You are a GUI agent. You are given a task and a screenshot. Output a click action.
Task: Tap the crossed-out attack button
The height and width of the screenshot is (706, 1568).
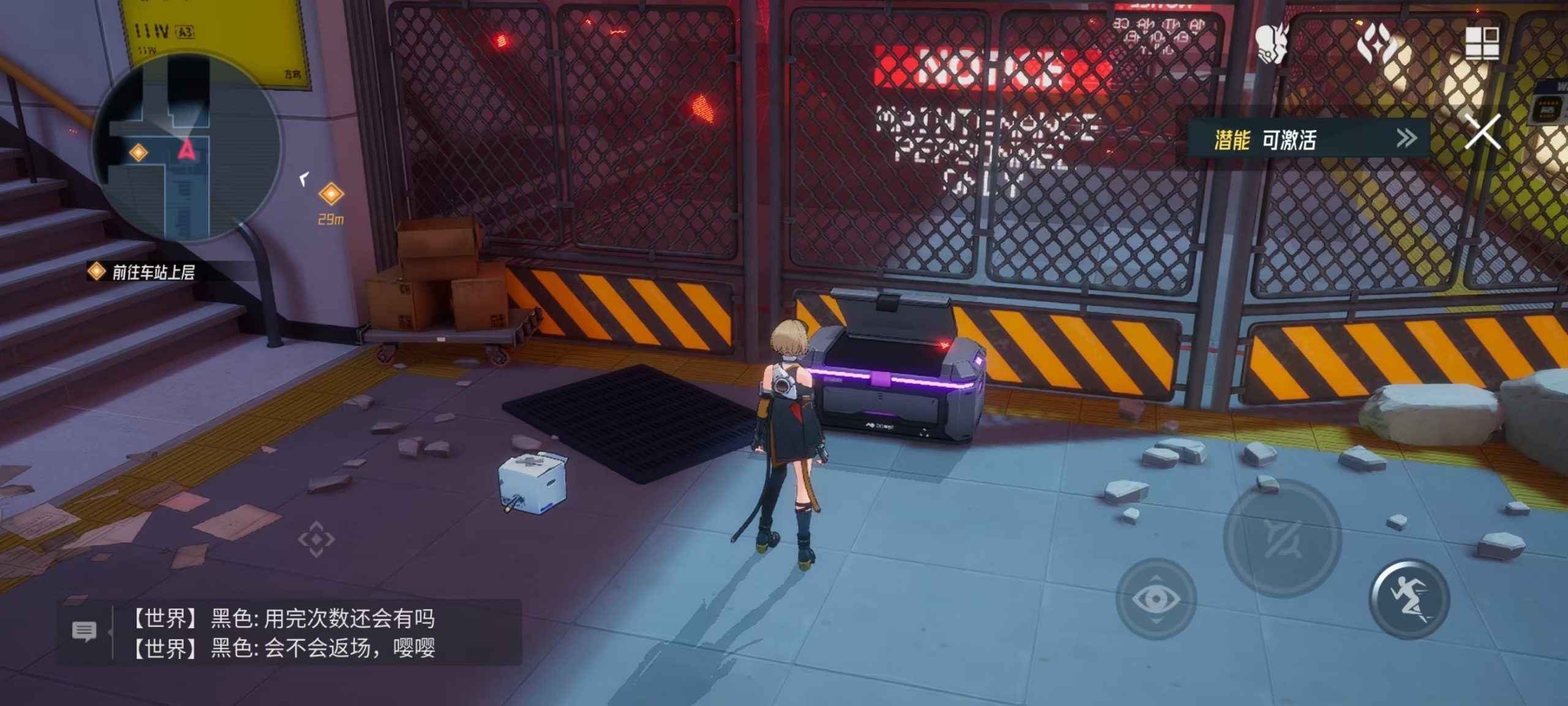1283,539
